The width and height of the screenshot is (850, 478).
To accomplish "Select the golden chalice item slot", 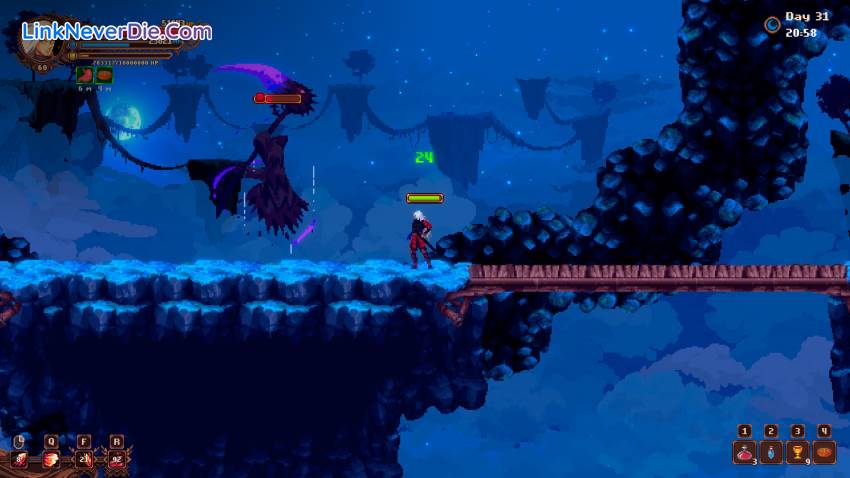I will click(797, 452).
